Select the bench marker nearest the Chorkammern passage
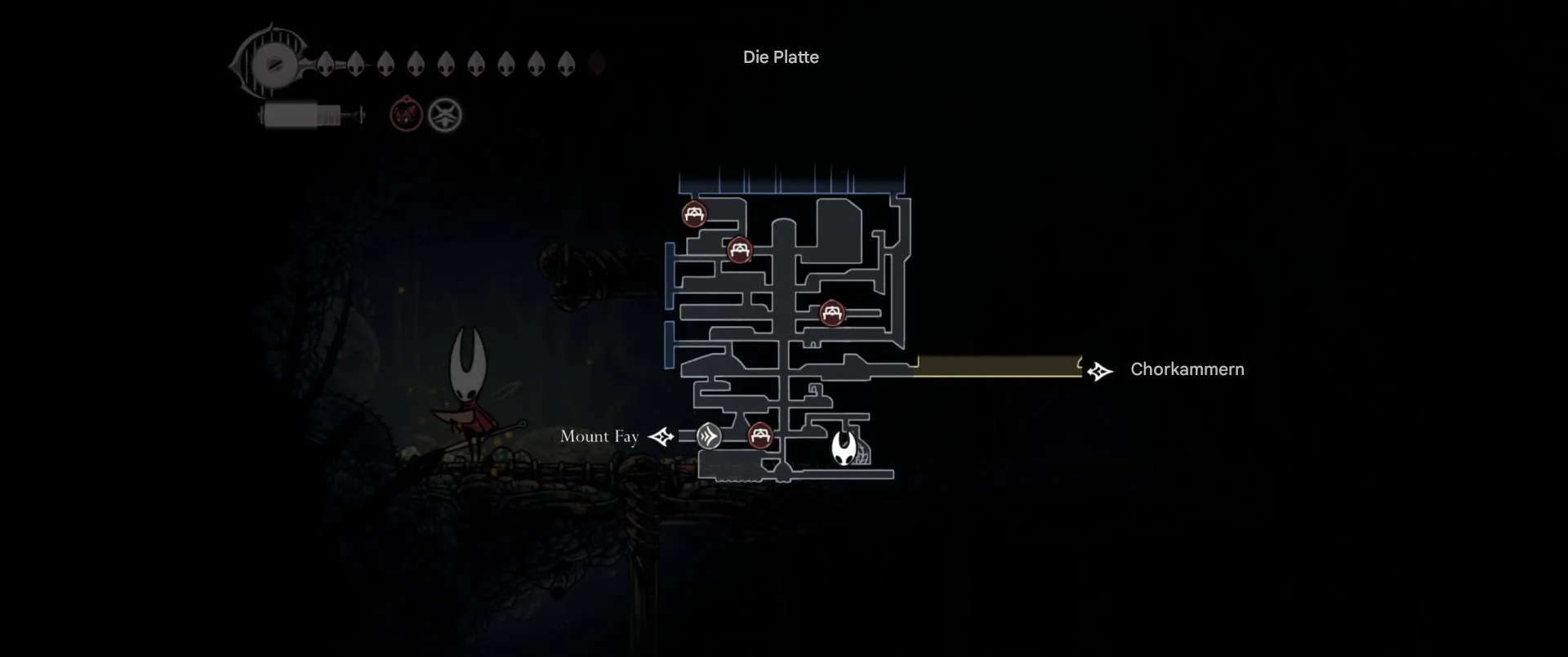This screenshot has width=1568, height=657. click(x=831, y=313)
